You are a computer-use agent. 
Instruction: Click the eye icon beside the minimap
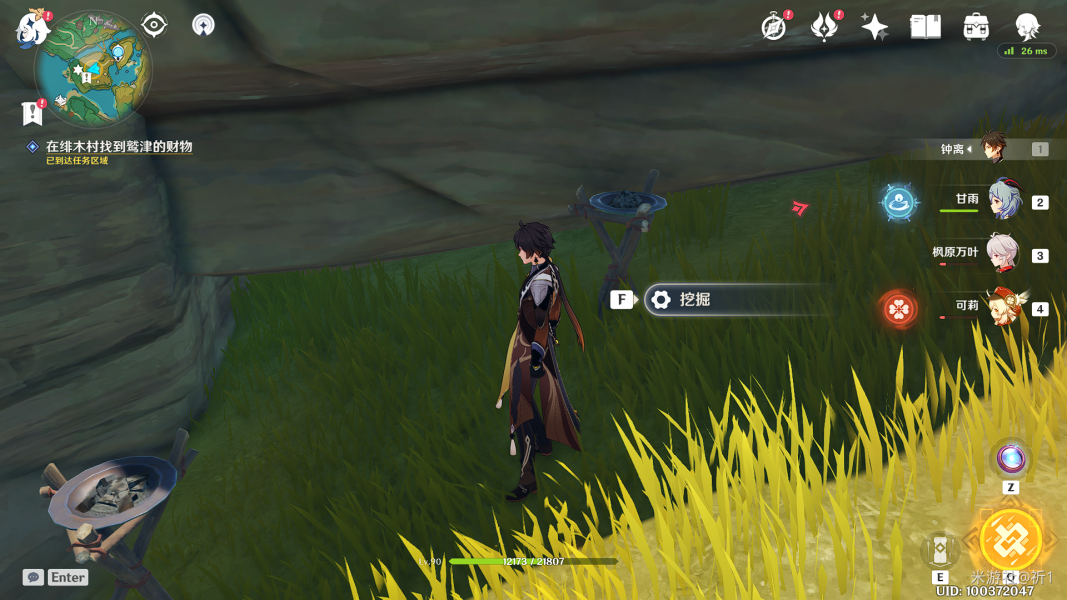(154, 25)
